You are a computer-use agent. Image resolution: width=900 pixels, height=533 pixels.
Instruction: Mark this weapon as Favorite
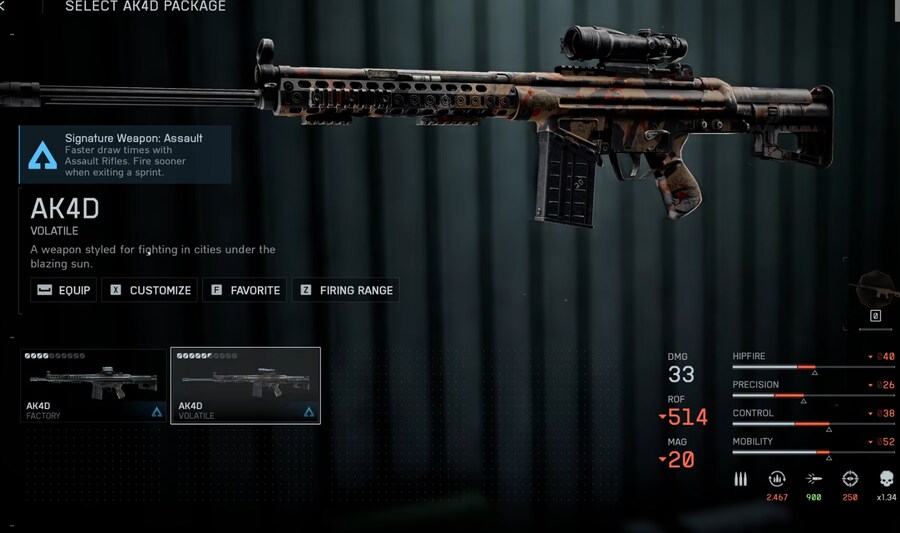click(245, 290)
